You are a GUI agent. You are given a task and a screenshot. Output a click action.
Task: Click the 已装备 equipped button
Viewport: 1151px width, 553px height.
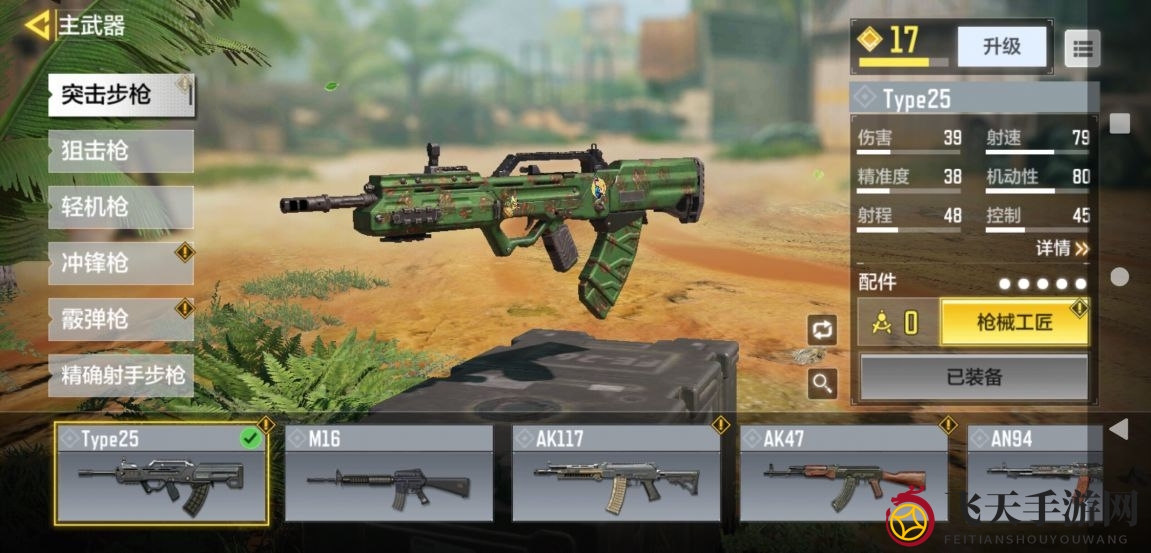click(974, 377)
